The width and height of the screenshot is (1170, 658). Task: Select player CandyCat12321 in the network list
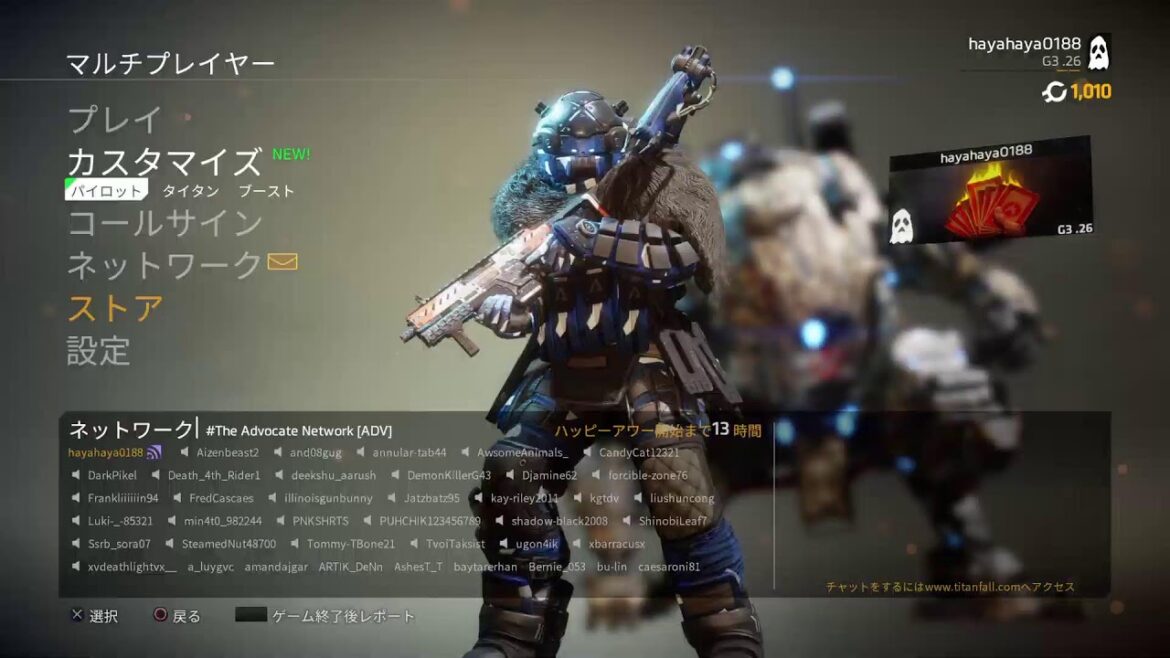pos(639,453)
